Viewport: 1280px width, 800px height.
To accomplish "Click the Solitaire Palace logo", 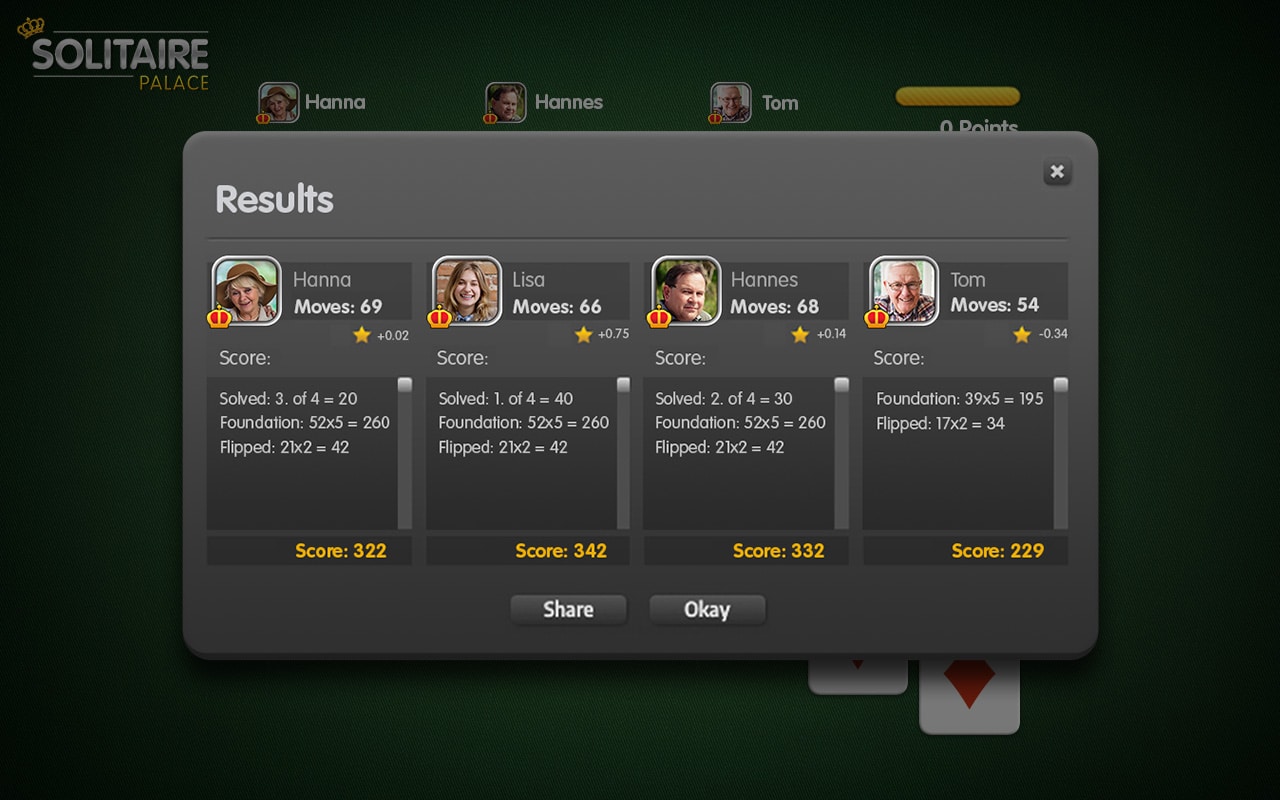I will tap(112, 55).
